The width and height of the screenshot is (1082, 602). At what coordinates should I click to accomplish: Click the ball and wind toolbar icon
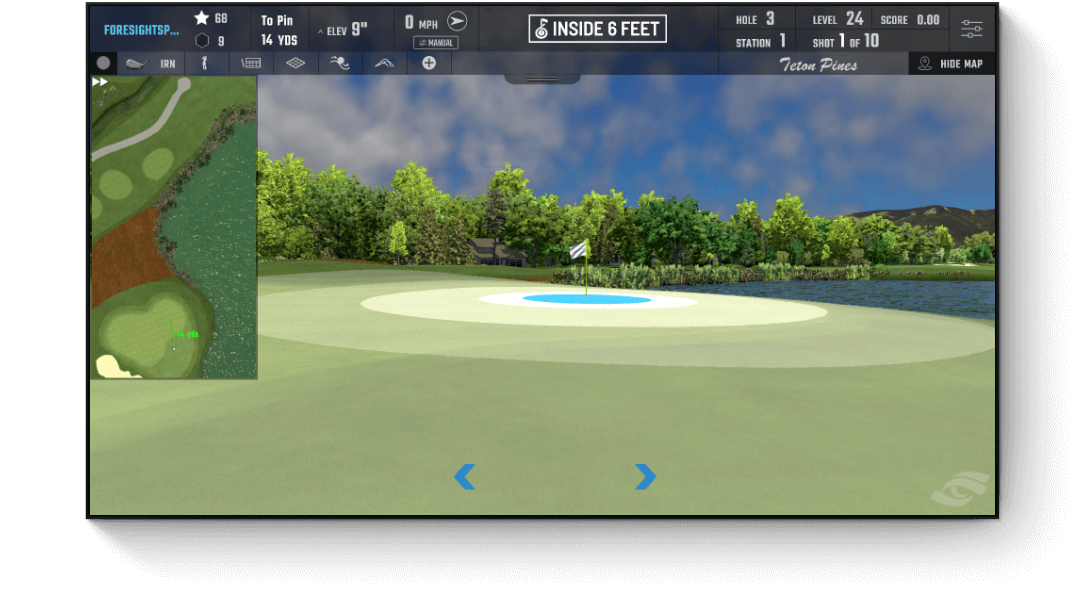[x=340, y=63]
